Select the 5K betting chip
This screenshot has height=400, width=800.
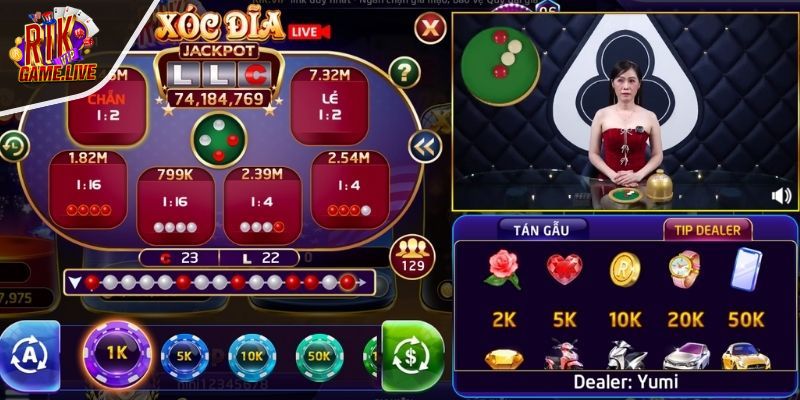(184, 355)
